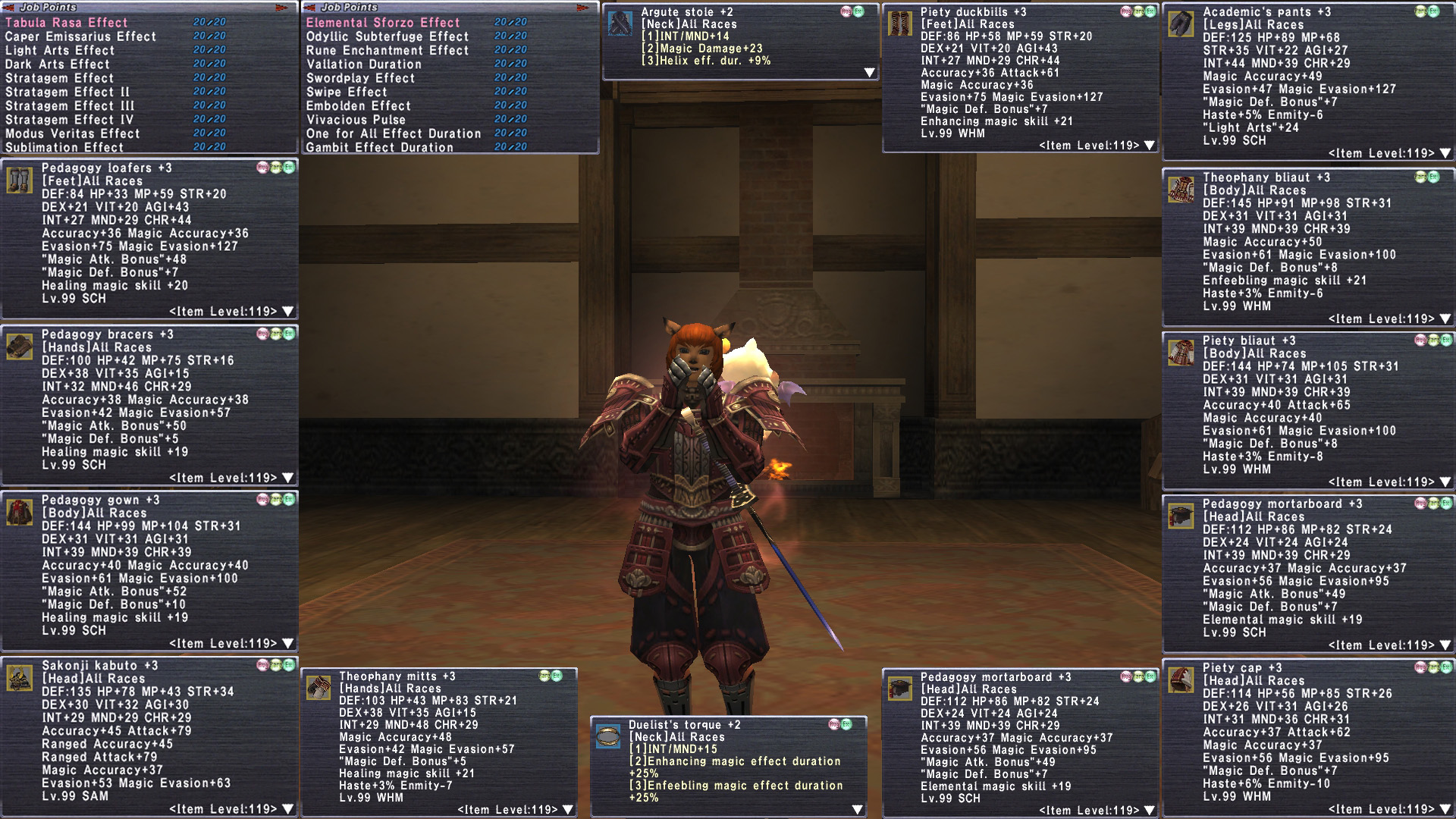This screenshot has height=819, width=1456.
Task: Click the Piety cap +3 icon
Action: pyautogui.click(x=1181, y=679)
